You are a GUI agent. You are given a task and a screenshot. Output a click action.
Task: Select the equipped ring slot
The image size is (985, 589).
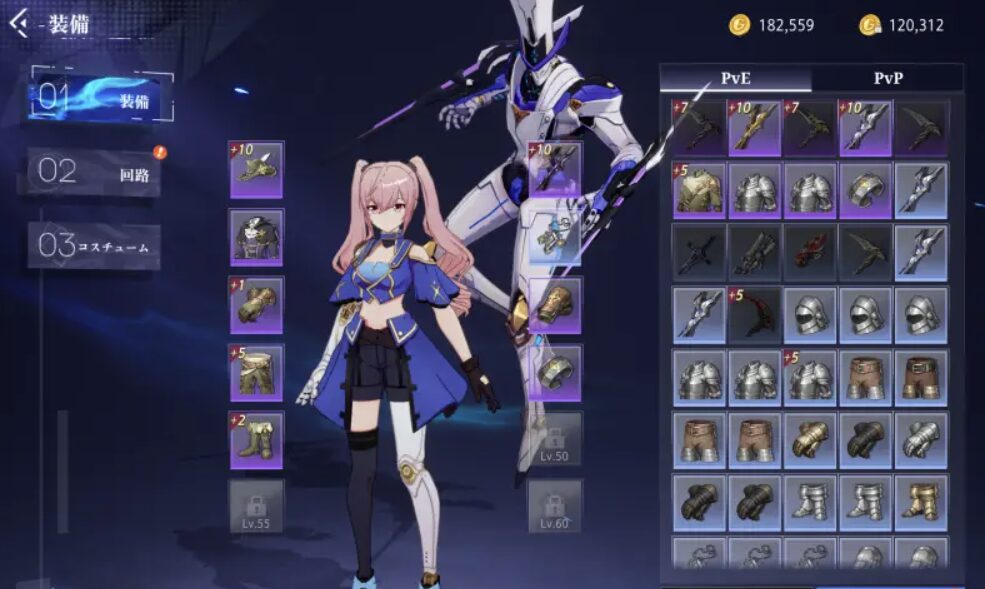point(555,372)
